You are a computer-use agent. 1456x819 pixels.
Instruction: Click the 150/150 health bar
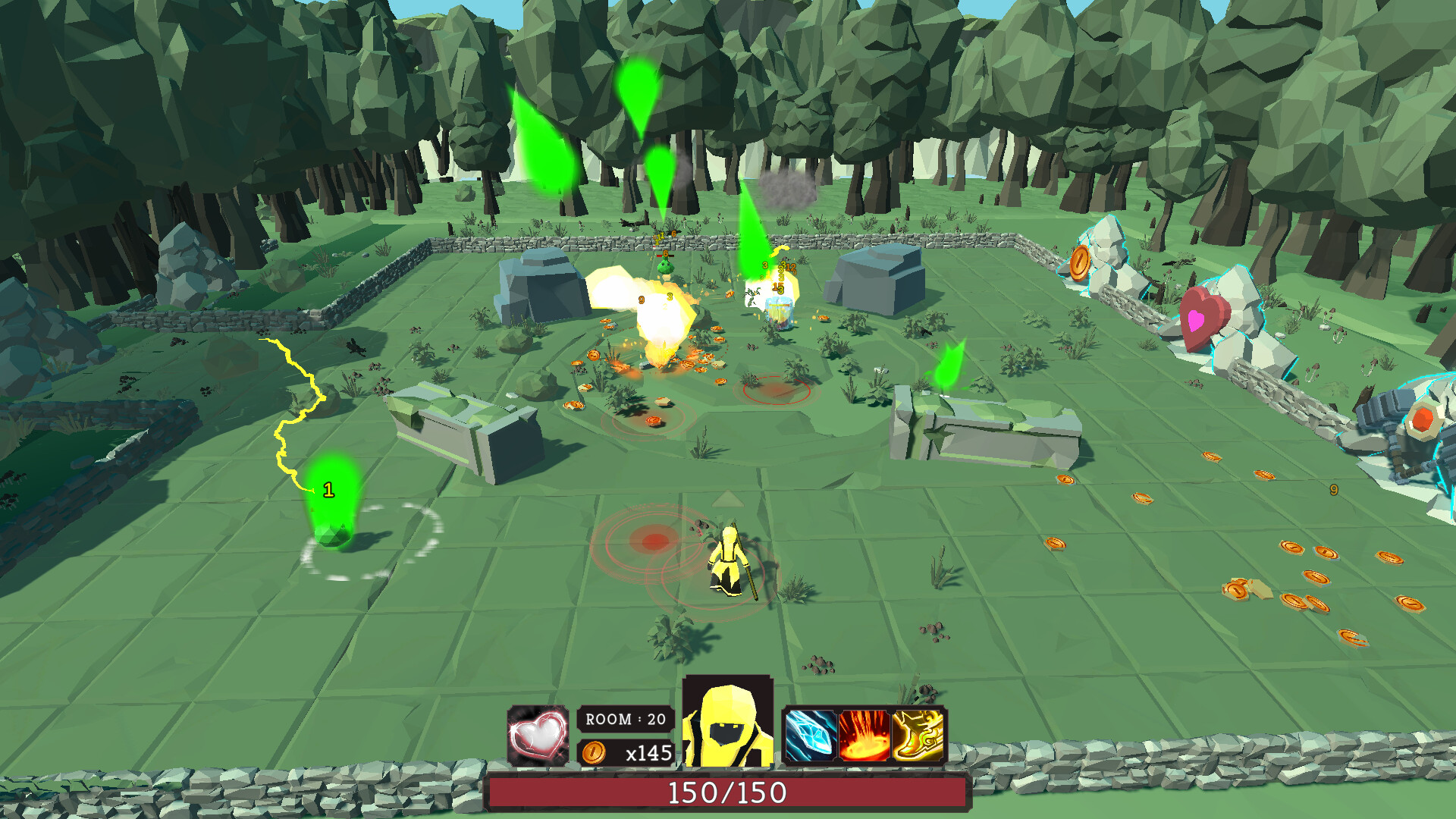point(728,793)
